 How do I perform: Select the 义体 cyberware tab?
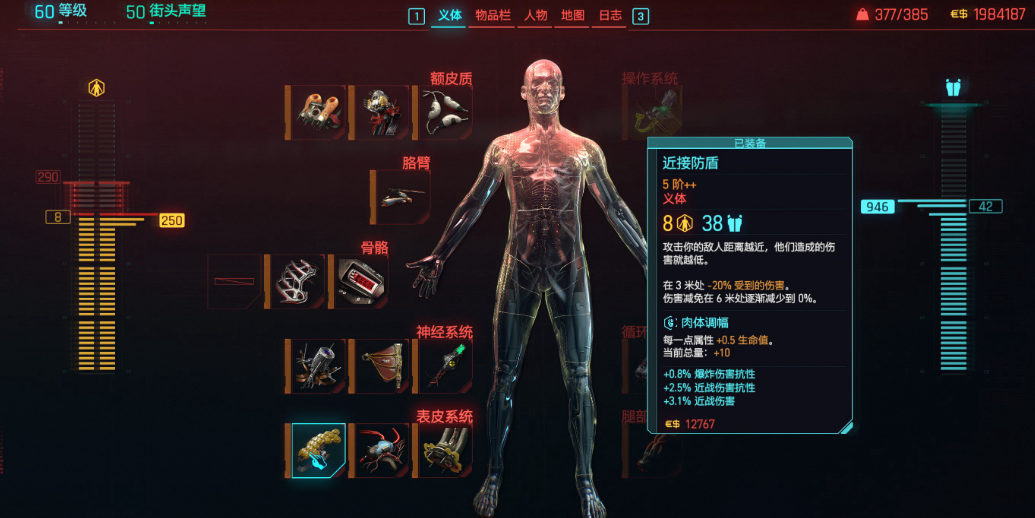pyautogui.click(x=450, y=16)
